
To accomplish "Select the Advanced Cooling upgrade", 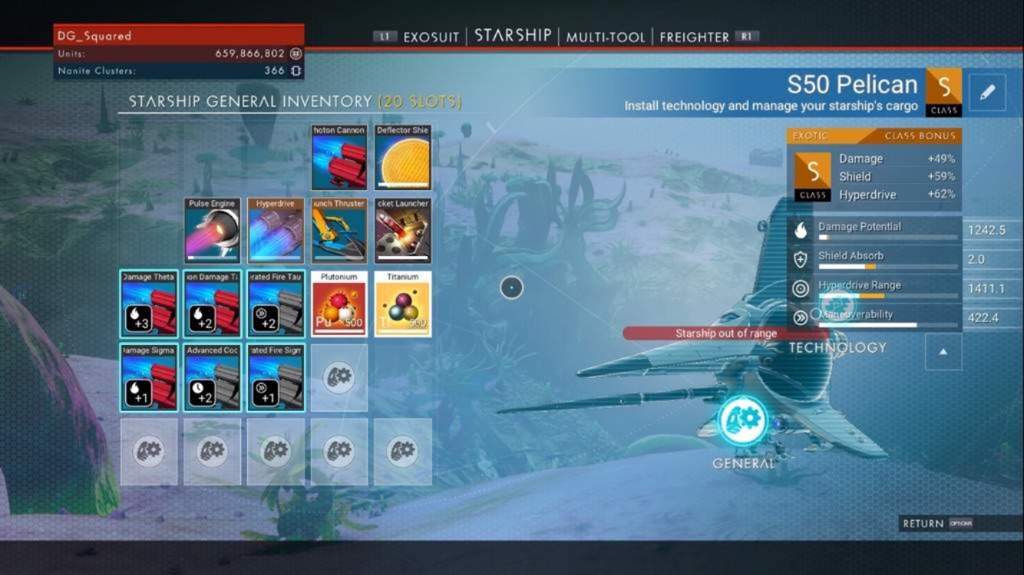I will tap(212, 377).
